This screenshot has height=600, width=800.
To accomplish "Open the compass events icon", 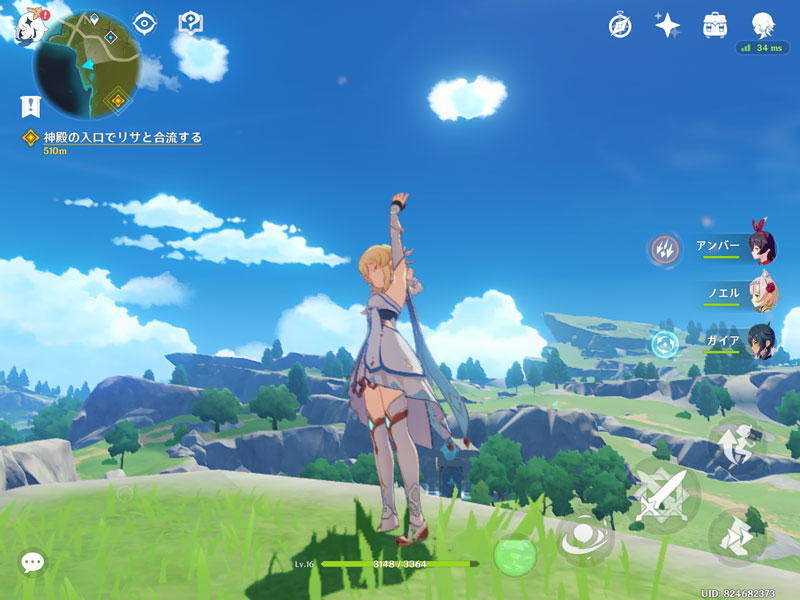I will click(620, 25).
